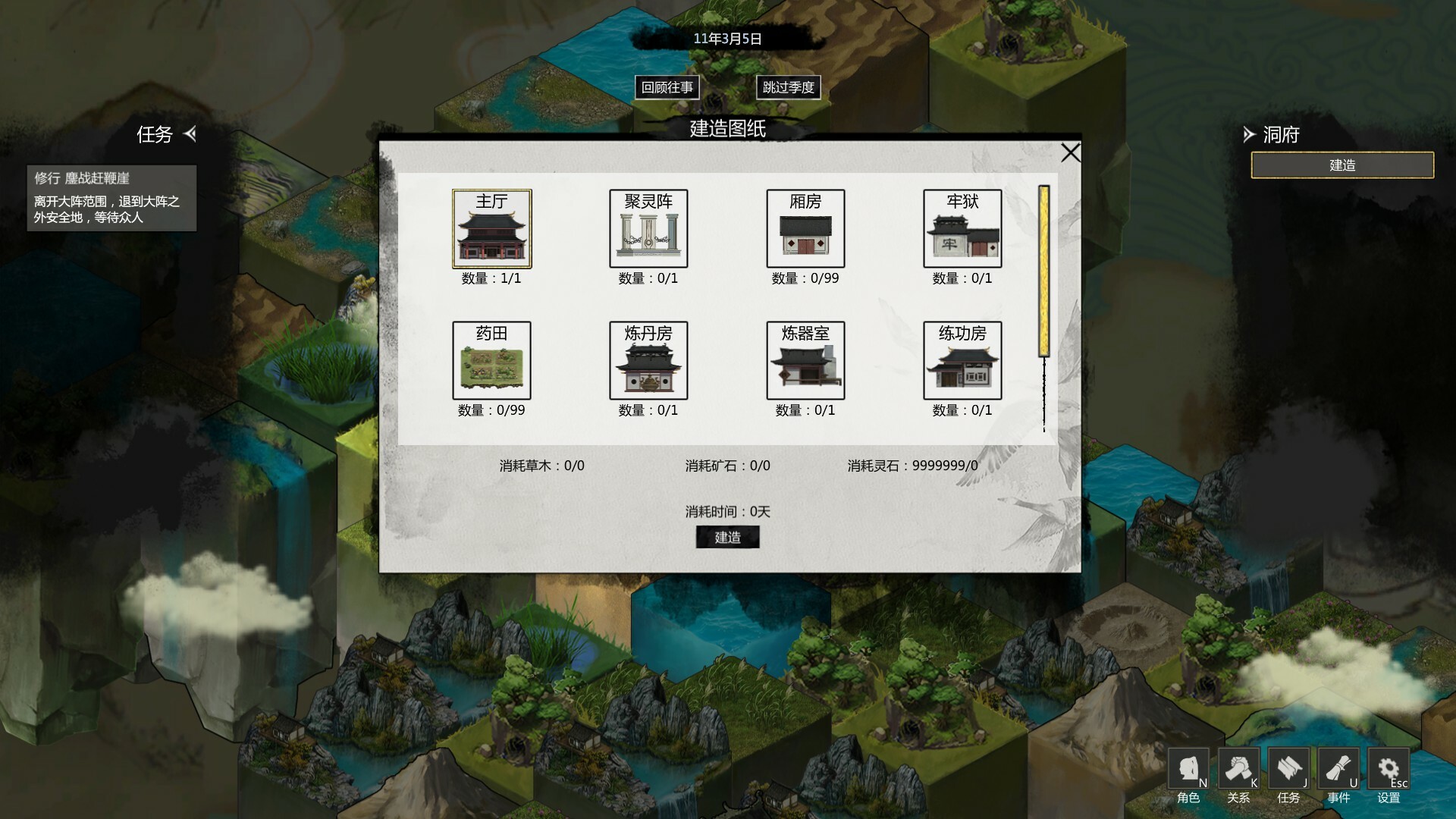Pick the 炼器室 forging room blueprint
The width and height of the screenshot is (1456, 819).
(x=805, y=361)
